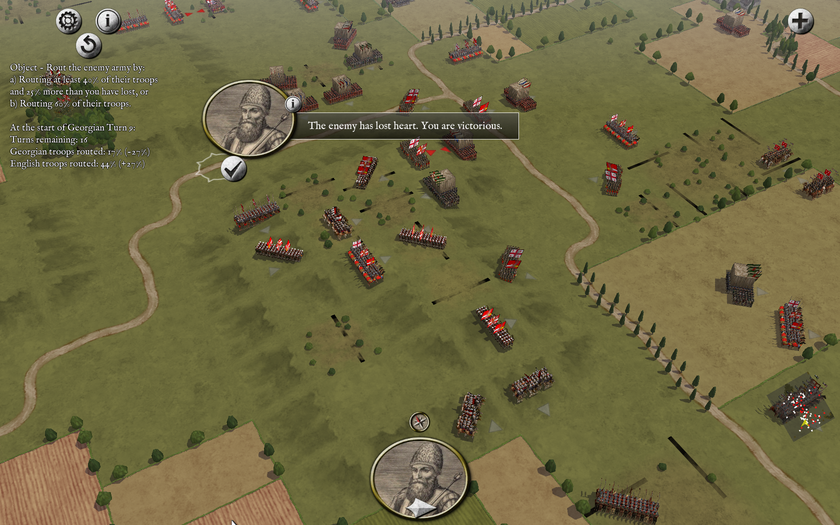The width and height of the screenshot is (840, 525).
Task: Open the small info icon beside the victory portrait
Action: [x=293, y=103]
